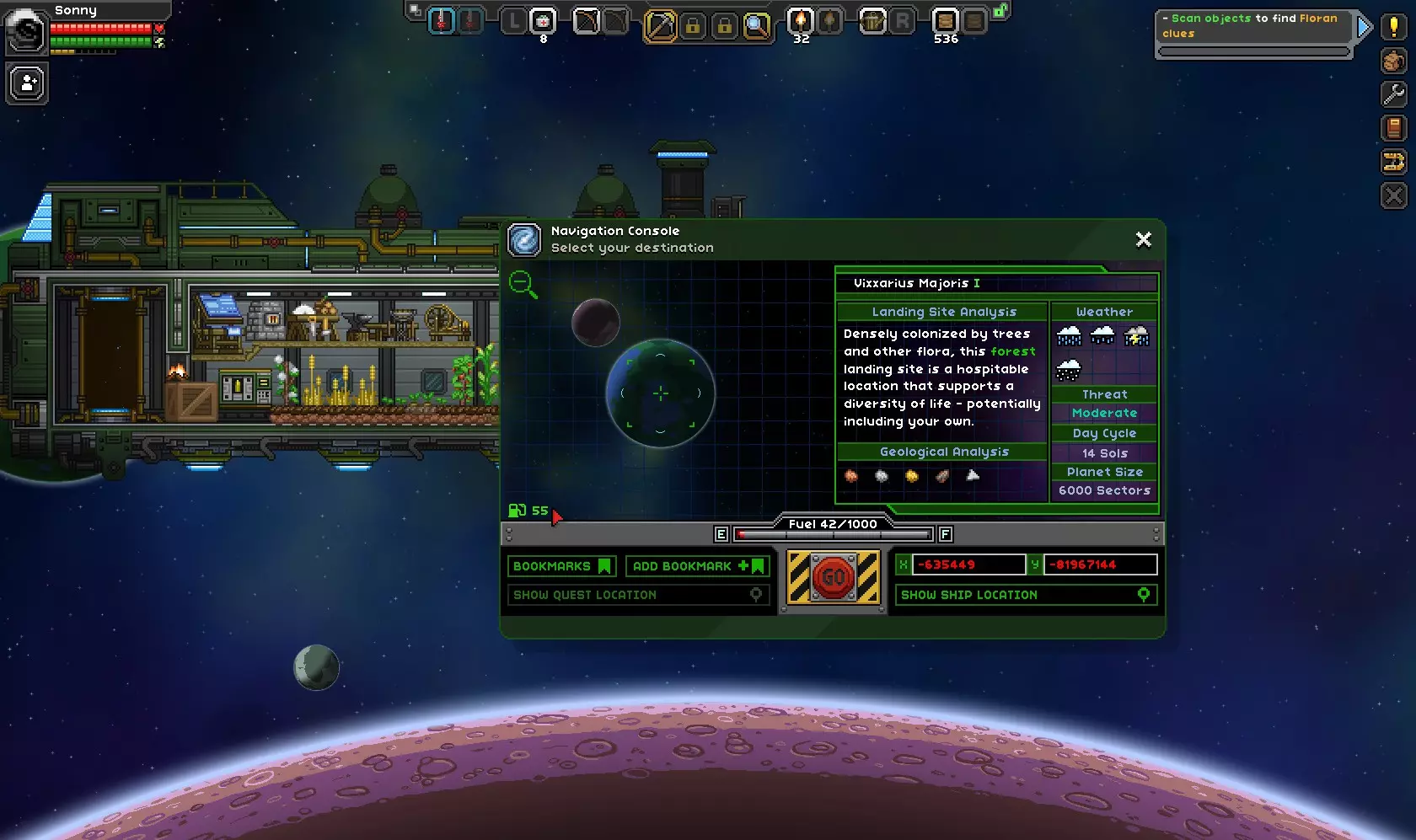Add a bookmark for this planet
The image size is (1416, 840).
[698, 566]
